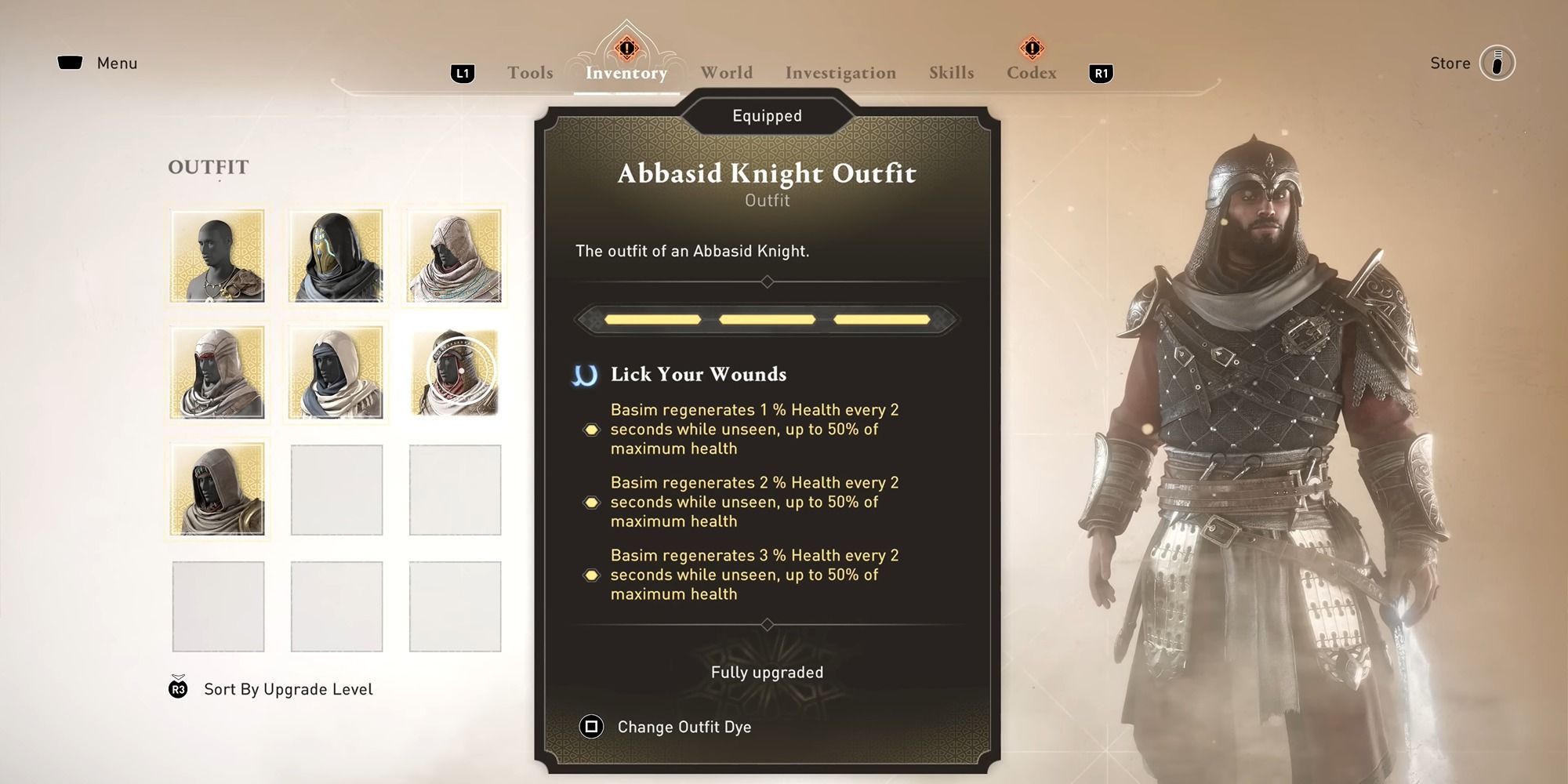Switch to the Skills tab
This screenshot has width=1568, height=784.
point(951,72)
